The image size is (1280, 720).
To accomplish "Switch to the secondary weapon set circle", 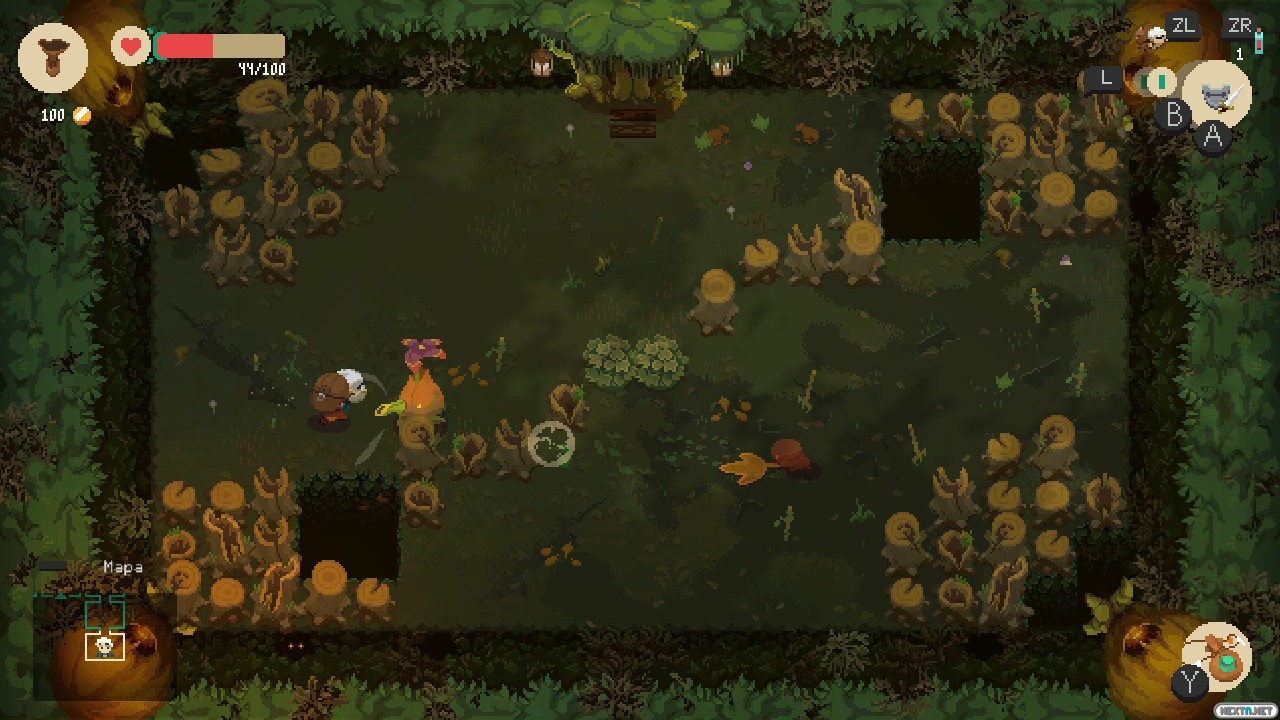I will tap(1160, 81).
